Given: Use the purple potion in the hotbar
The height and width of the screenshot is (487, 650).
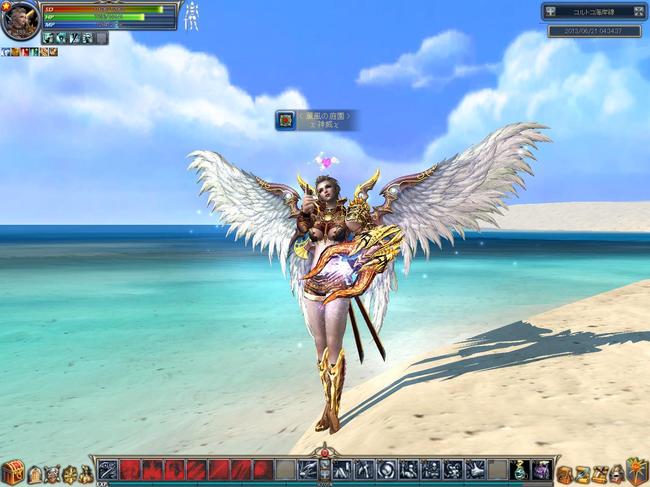Looking at the screenshot, I should [x=541, y=469].
